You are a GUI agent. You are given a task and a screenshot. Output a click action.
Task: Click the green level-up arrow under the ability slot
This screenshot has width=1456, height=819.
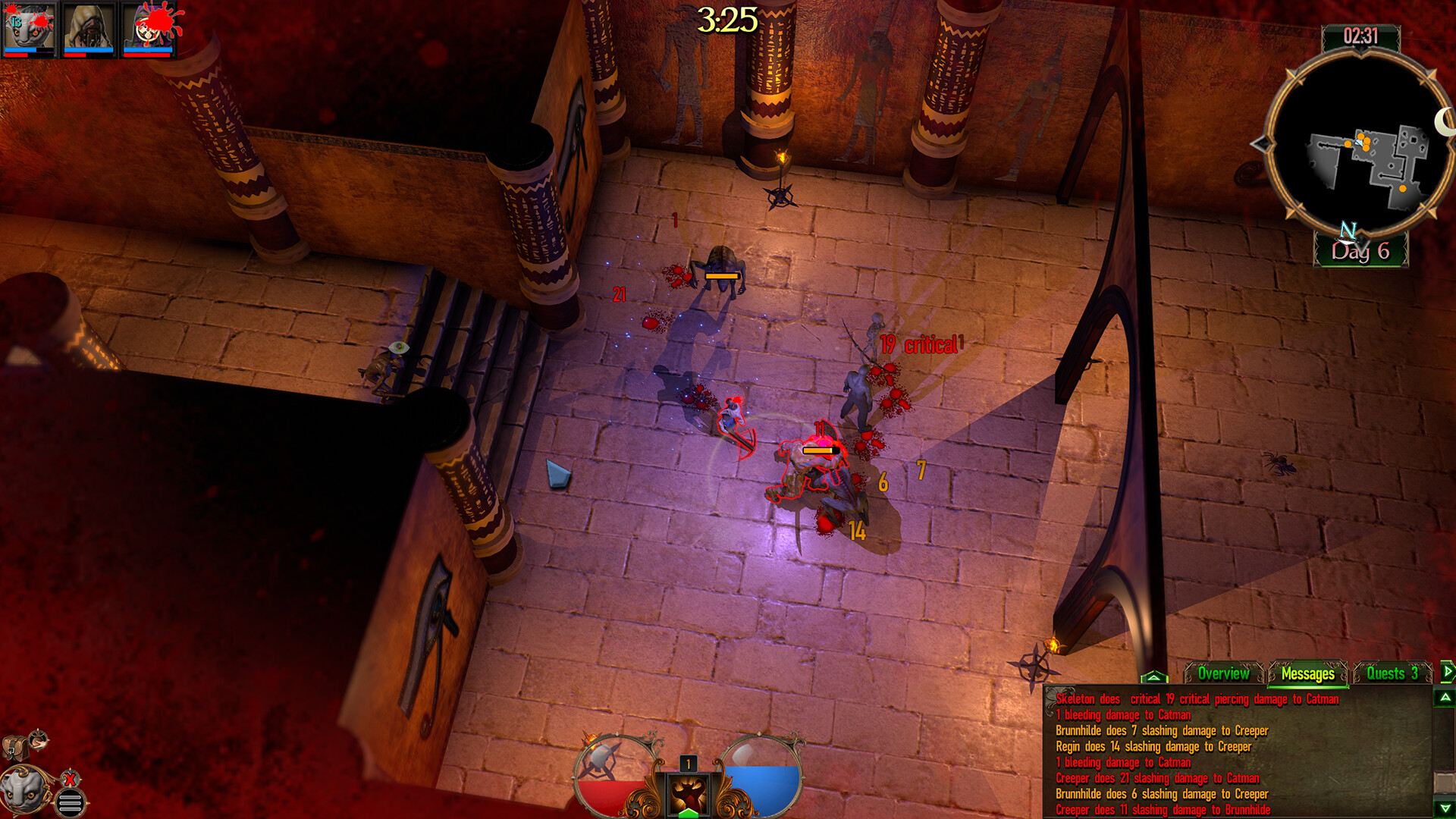689,813
